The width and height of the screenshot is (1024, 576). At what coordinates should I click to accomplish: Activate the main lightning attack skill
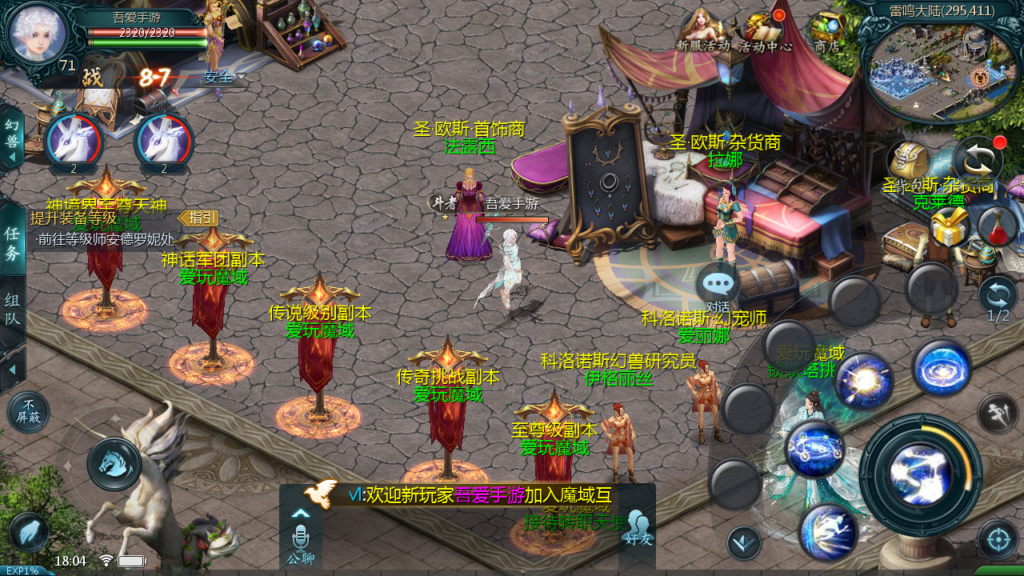pos(920,474)
